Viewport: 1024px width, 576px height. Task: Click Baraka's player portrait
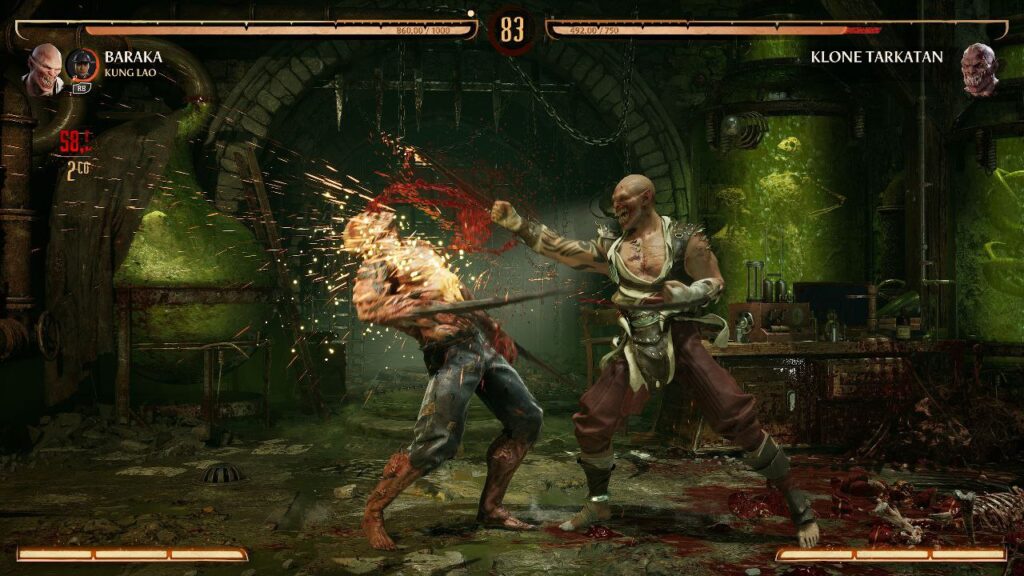[x=44, y=68]
